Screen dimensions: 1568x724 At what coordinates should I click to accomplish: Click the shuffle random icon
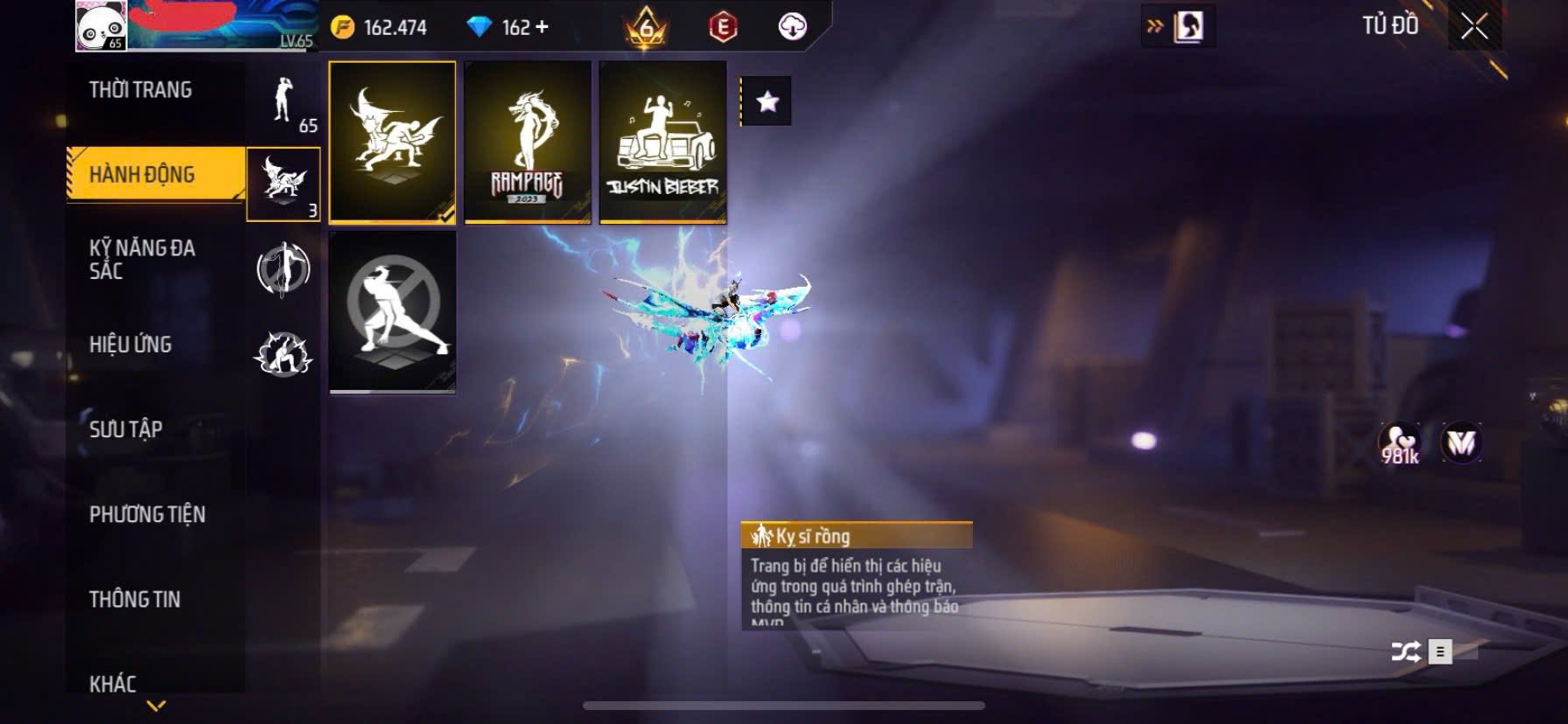tap(1405, 651)
